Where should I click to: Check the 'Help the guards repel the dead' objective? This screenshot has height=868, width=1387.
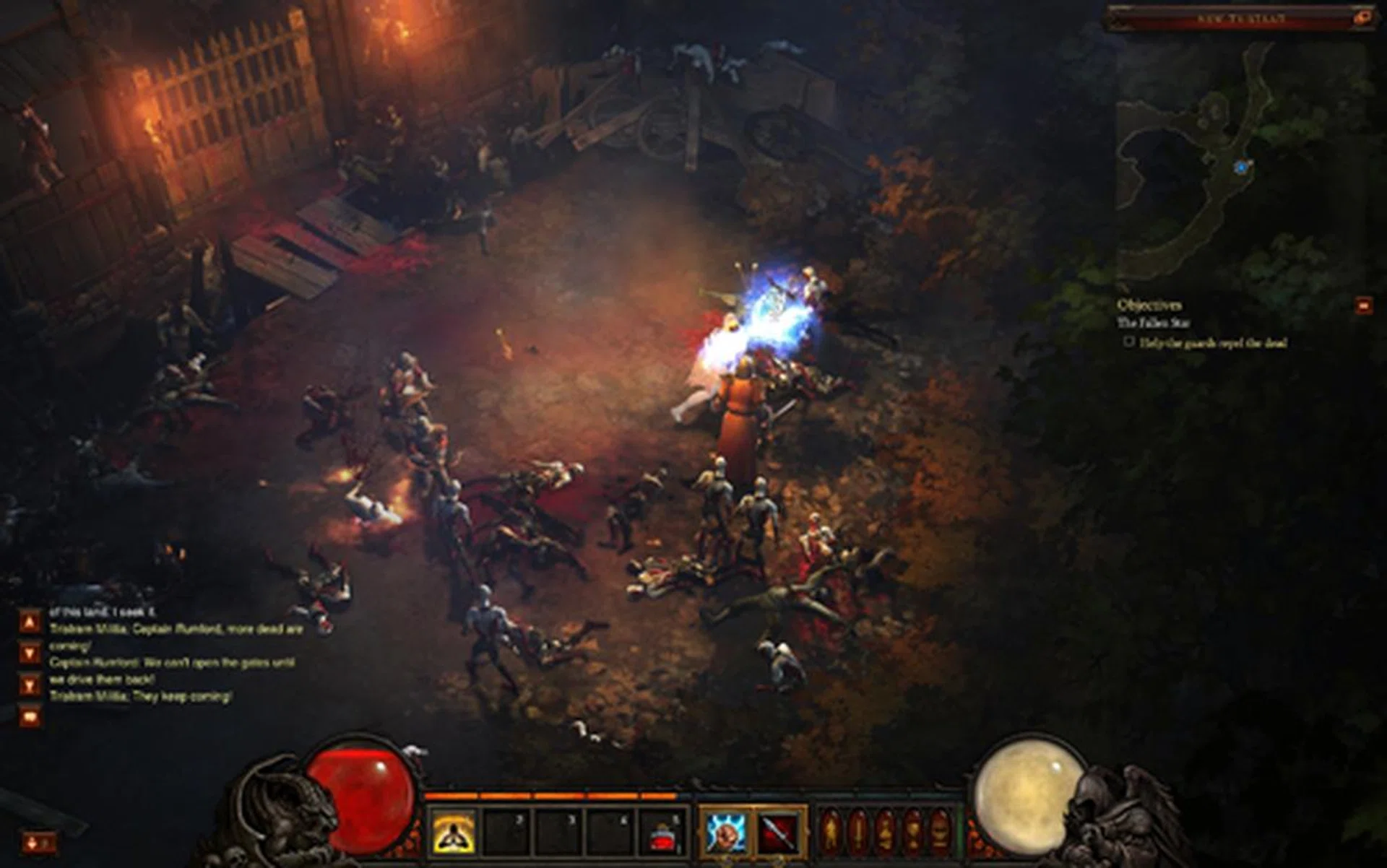(x=1128, y=342)
